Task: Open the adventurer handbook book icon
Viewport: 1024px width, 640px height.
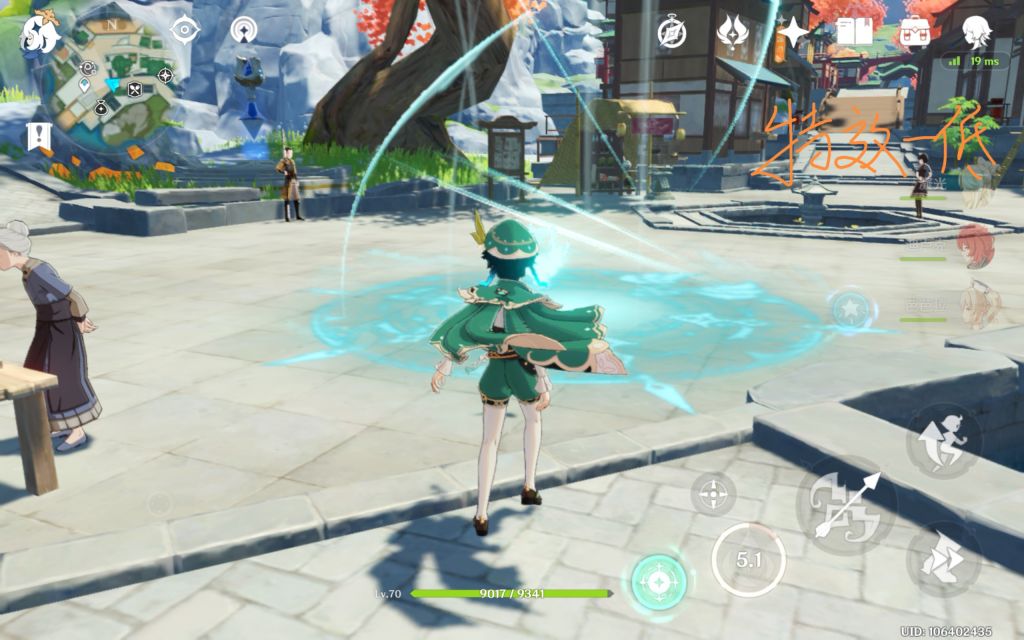Action: 854,32
